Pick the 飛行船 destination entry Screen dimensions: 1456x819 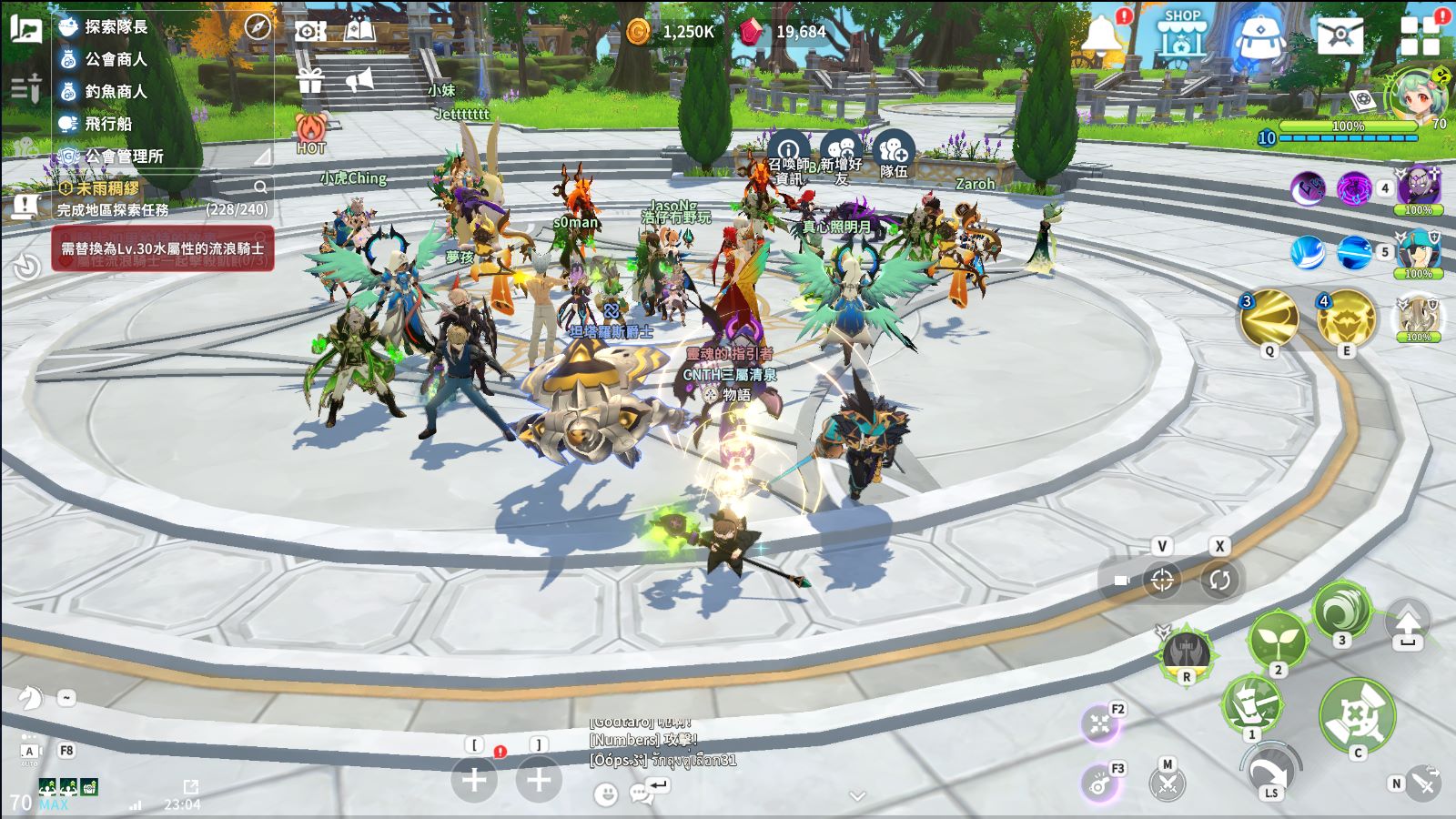pos(107,124)
